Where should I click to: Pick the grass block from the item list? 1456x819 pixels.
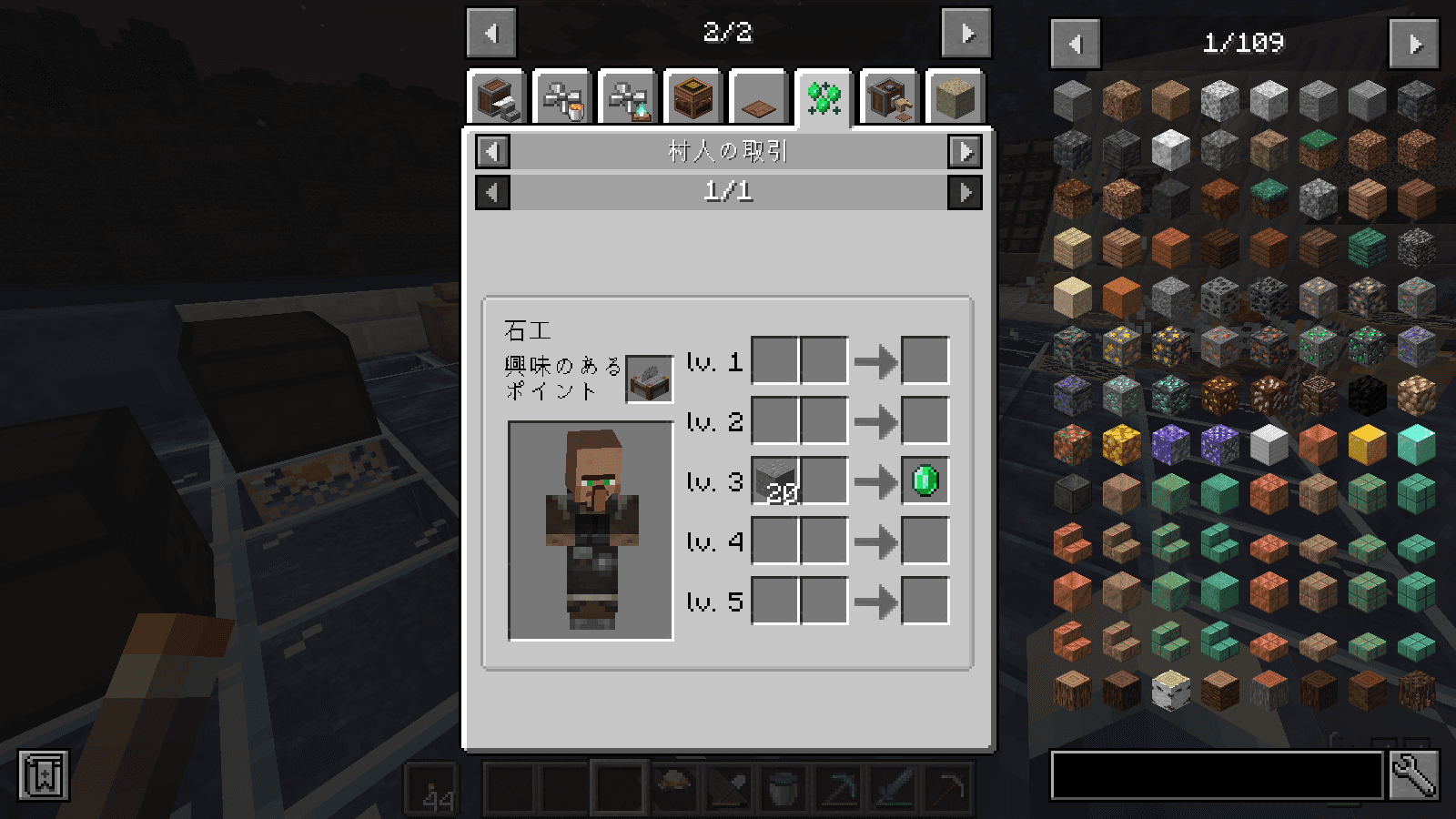pos(1318,149)
